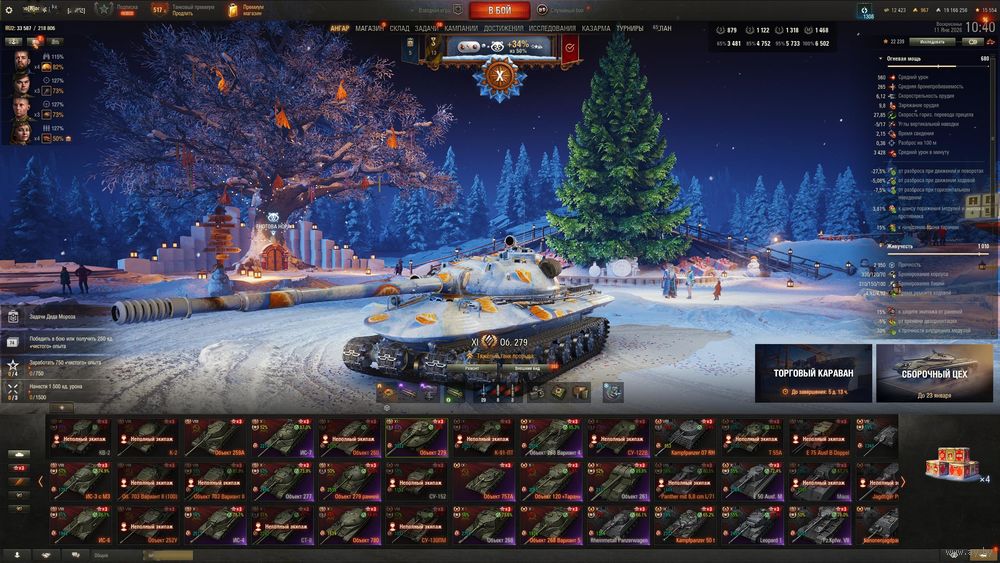Viewport: 1000px width, 563px height.
Task: Pick the Rheinmetall Panzerwagen tank card
Action: [620, 526]
